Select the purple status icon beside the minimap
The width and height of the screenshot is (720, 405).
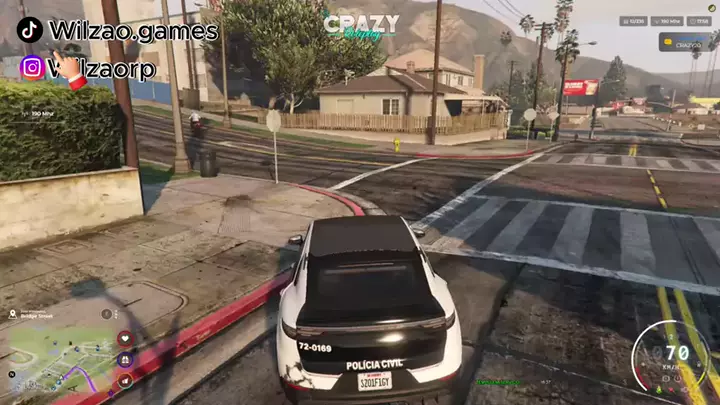point(125,359)
